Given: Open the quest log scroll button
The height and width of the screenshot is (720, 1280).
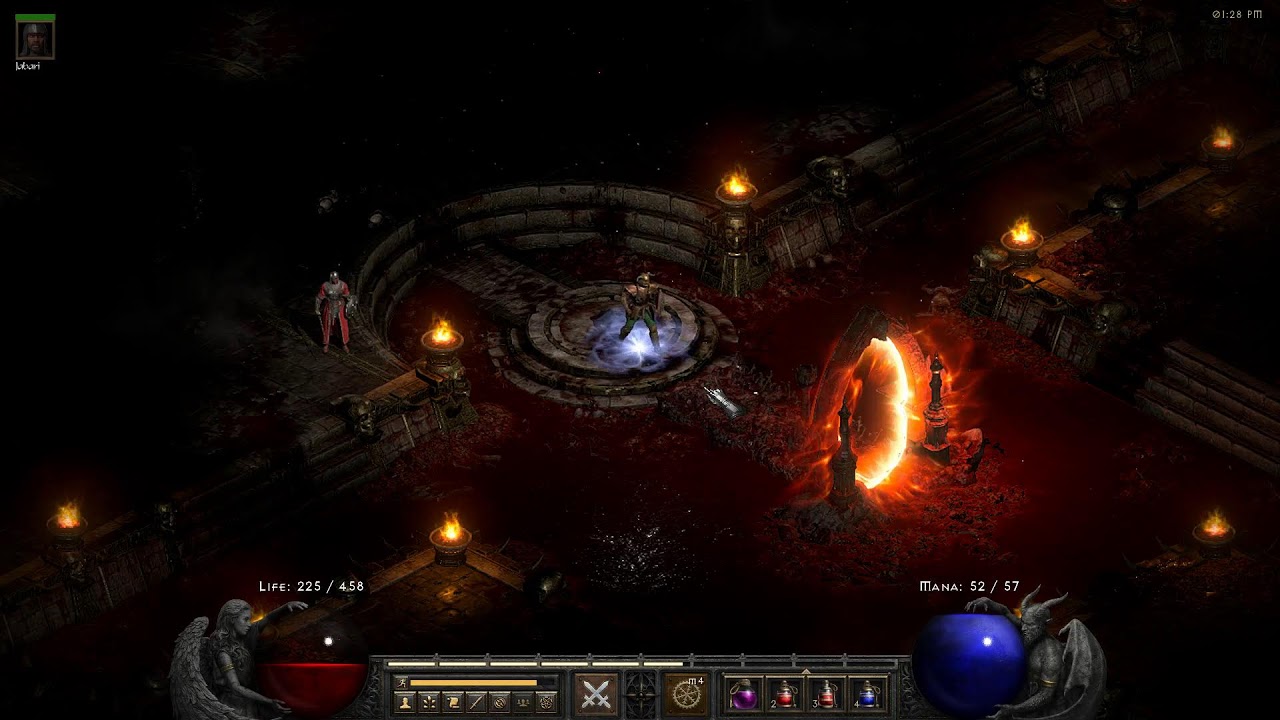Looking at the screenshot, I should coord(453,702).
